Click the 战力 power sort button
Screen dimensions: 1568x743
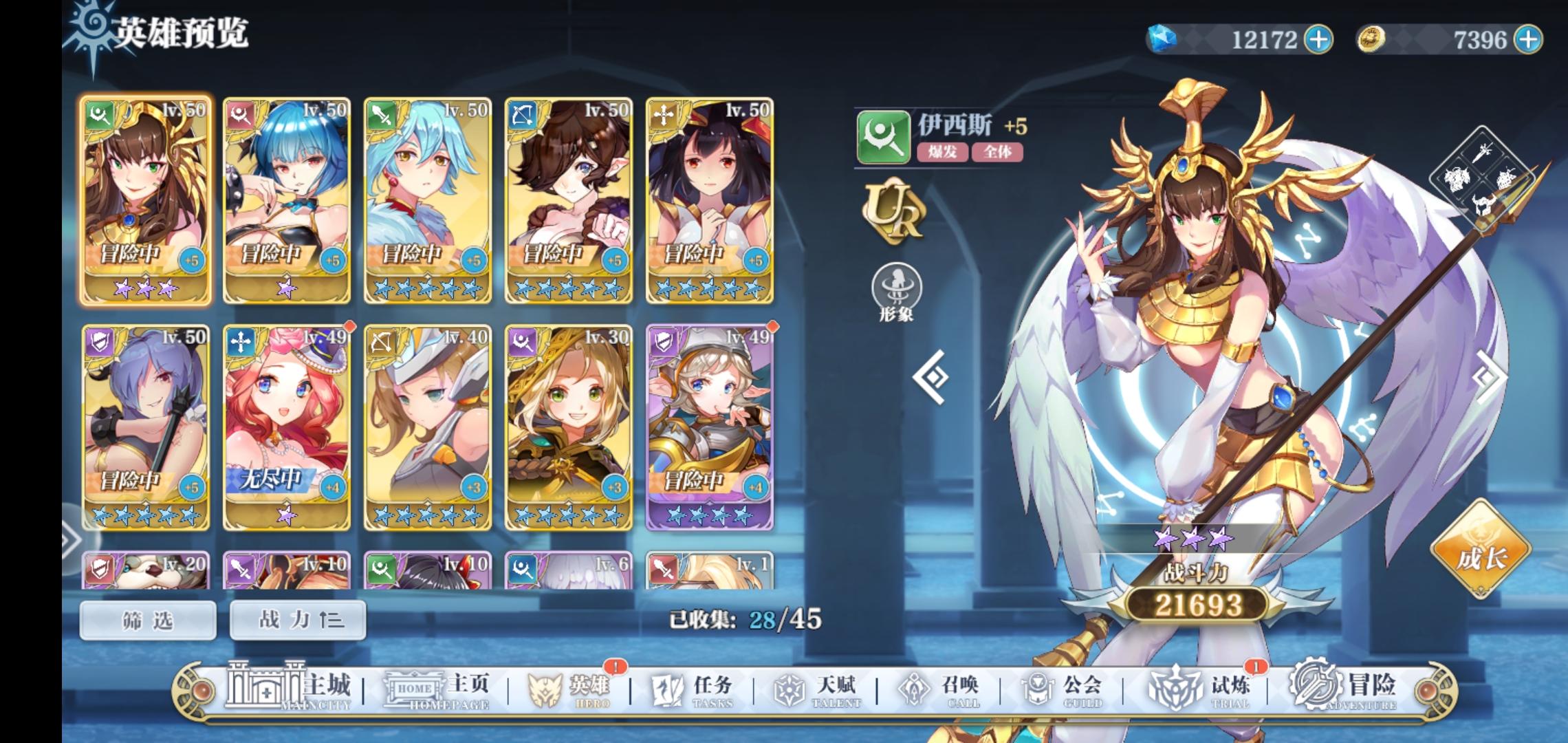(297, 620)
